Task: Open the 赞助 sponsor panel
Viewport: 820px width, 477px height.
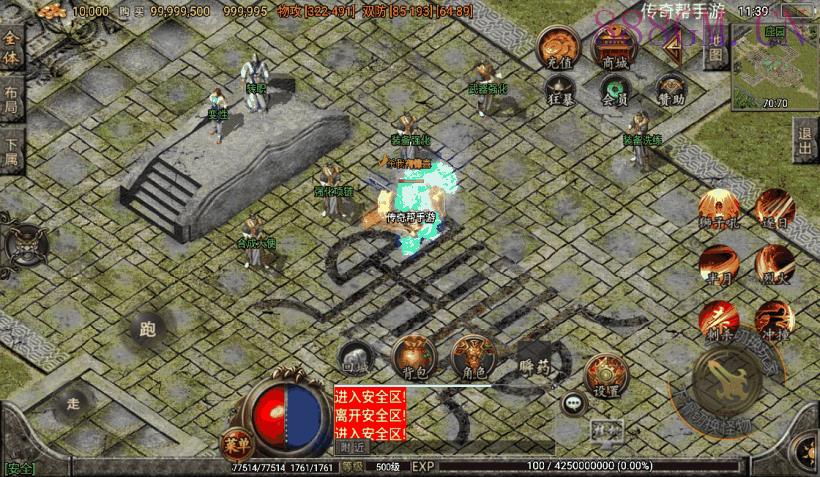Action: pos(671,91)
